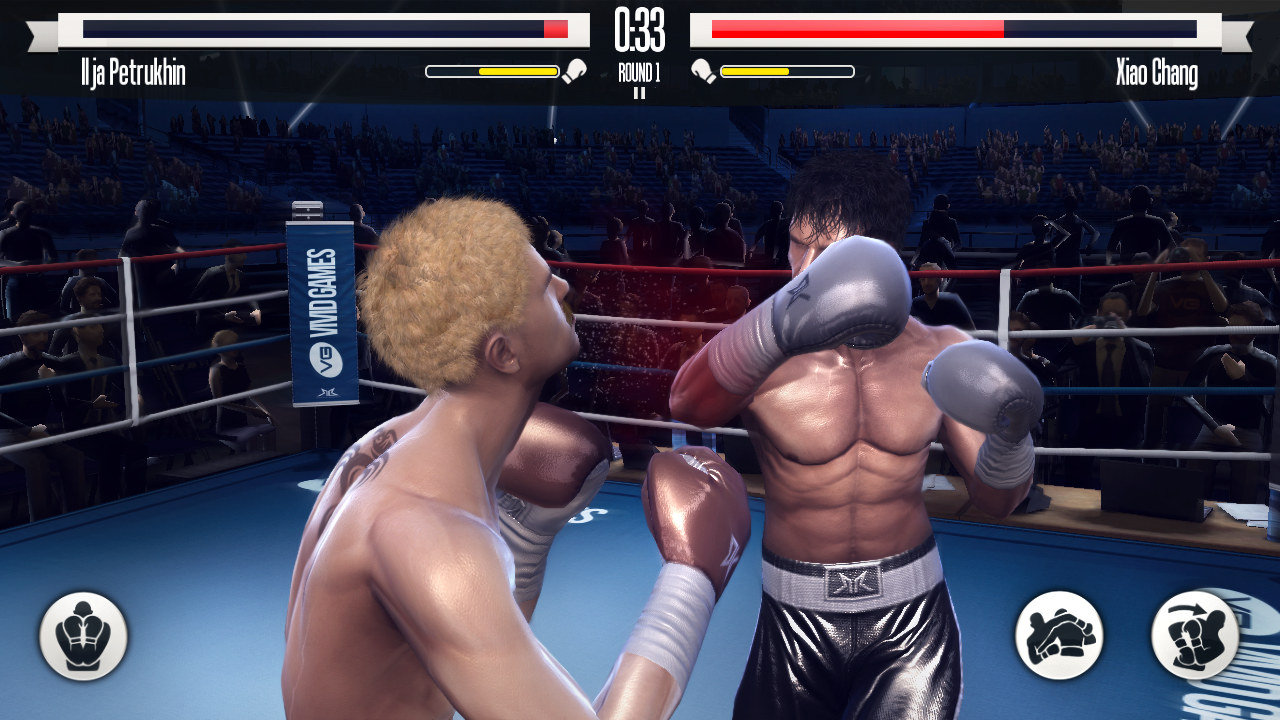Pause the match with the pause icon
1280x720 pixels.
639,93
